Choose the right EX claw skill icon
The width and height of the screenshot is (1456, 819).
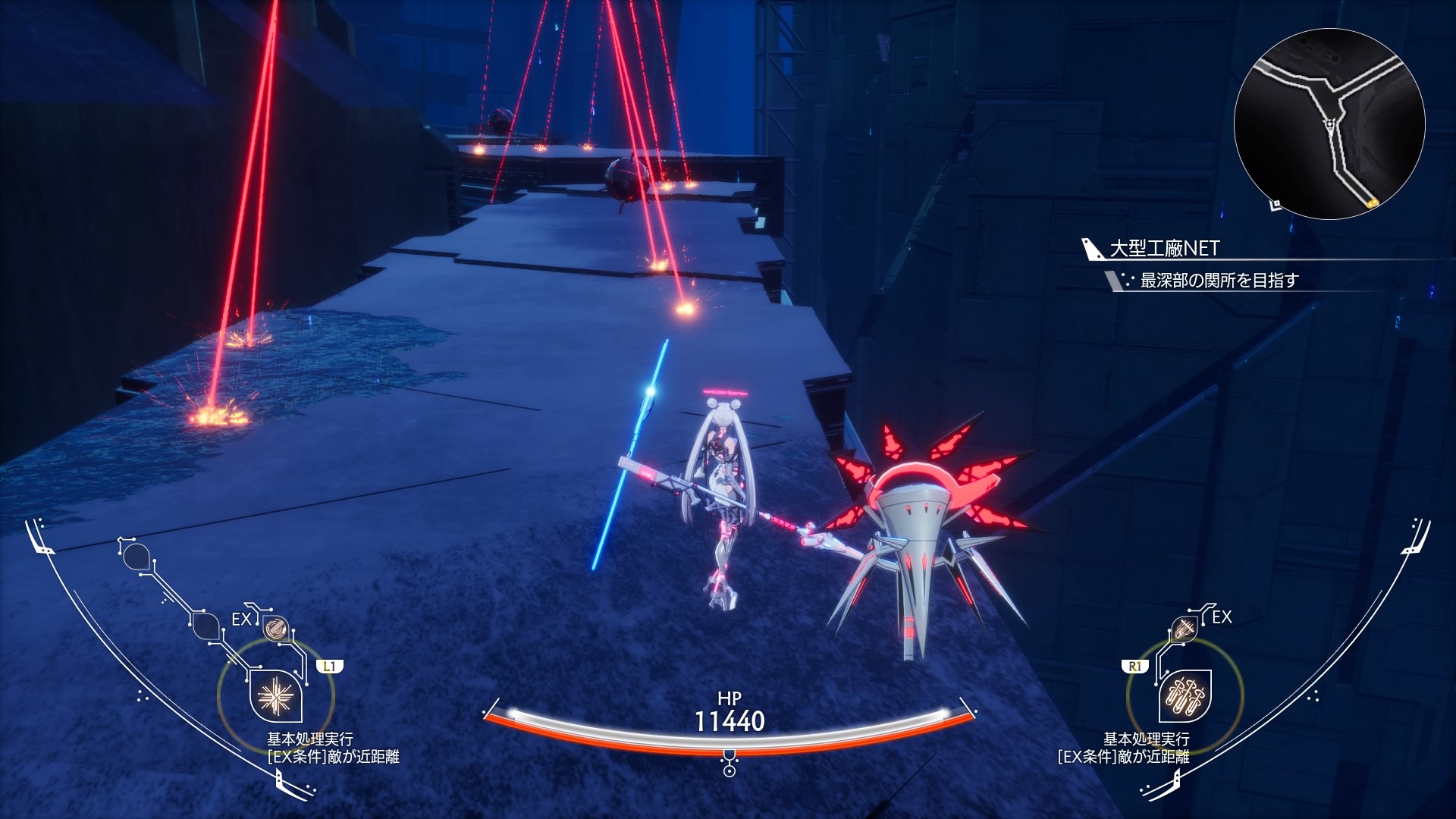click(1184, 628)
